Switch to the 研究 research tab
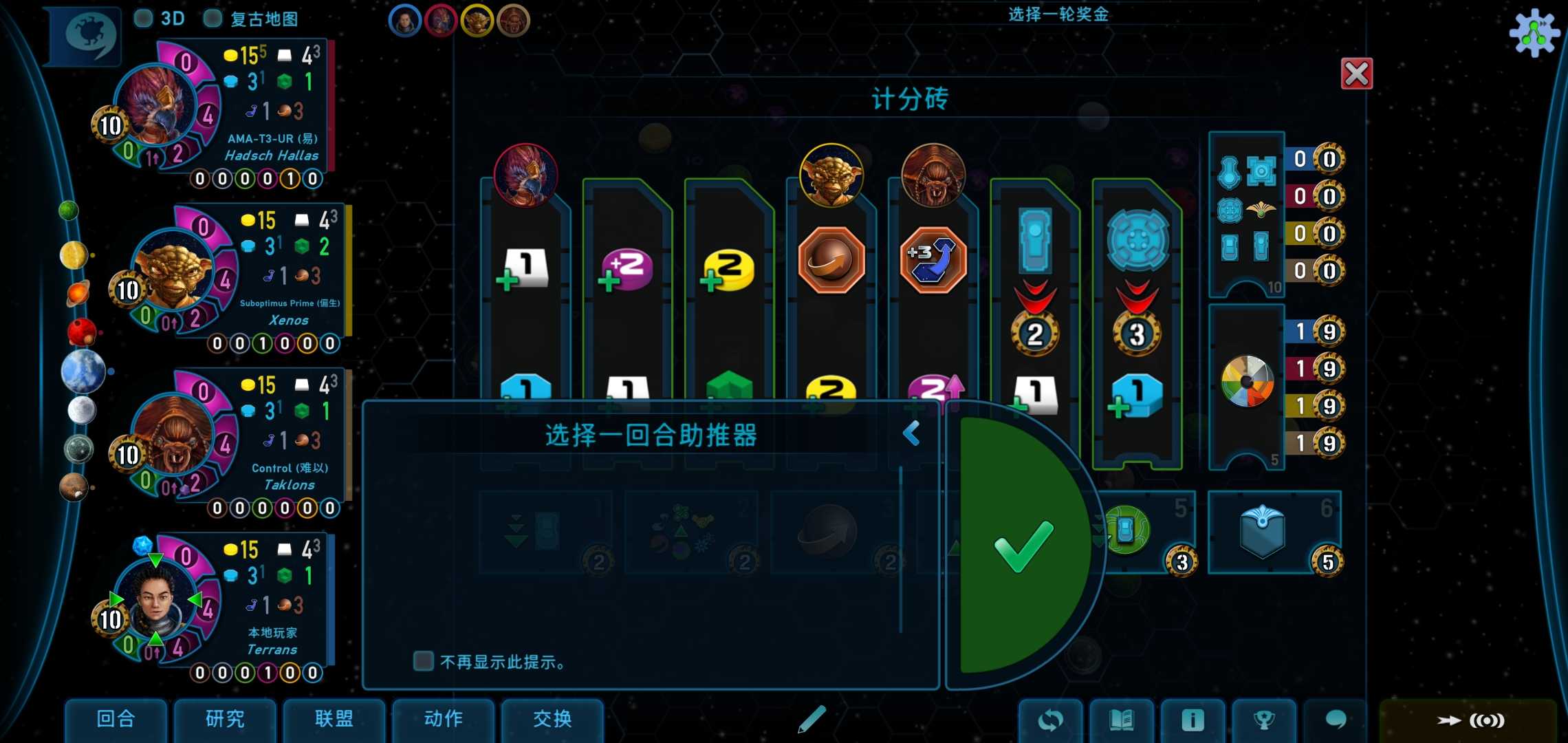Screen dimensions: 1568x743 point(225,720)
